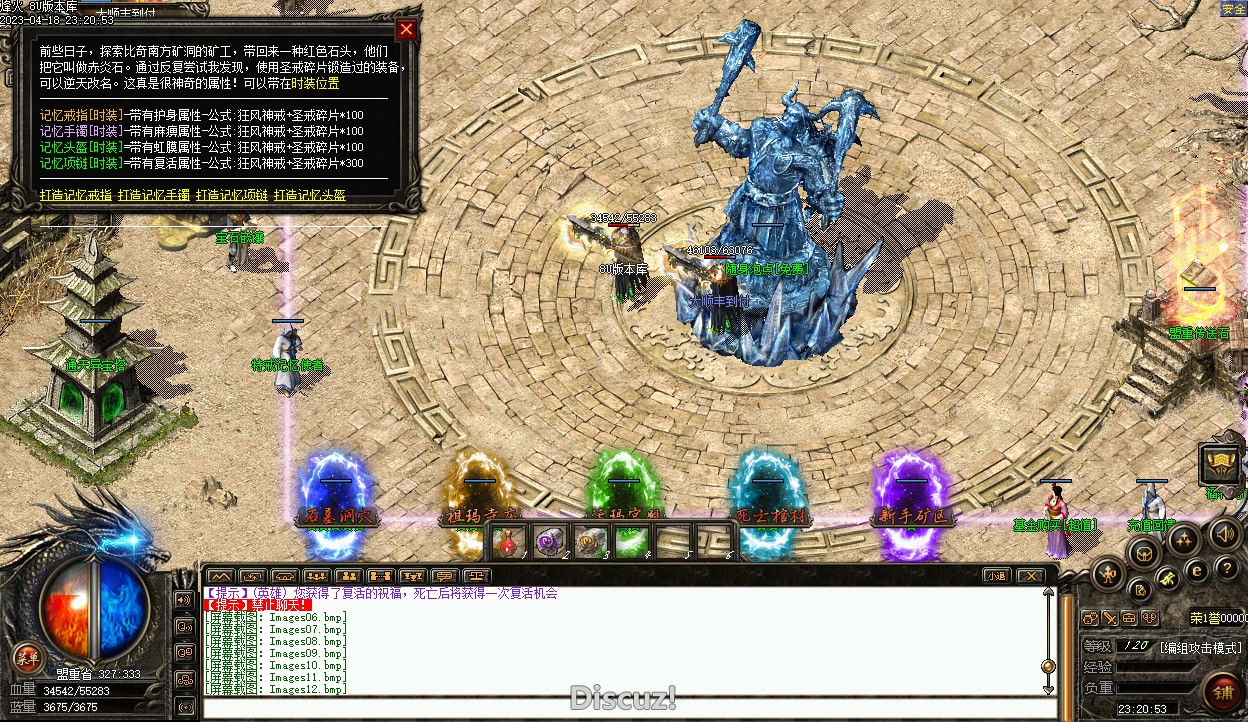This screenshot has height=722, width=1248.
Task: Choose 打造记忆头盔 forging option
Action: (310, 195)
